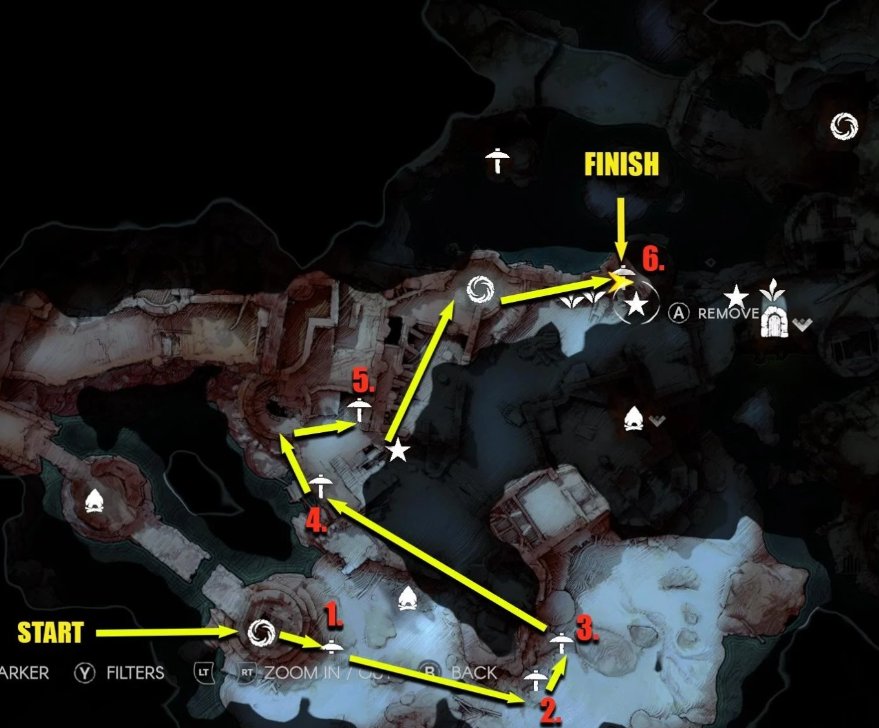The image size is (879, 728).
Task: Click the mystic gateway away from the yellow route
Action: coord(844,126)
